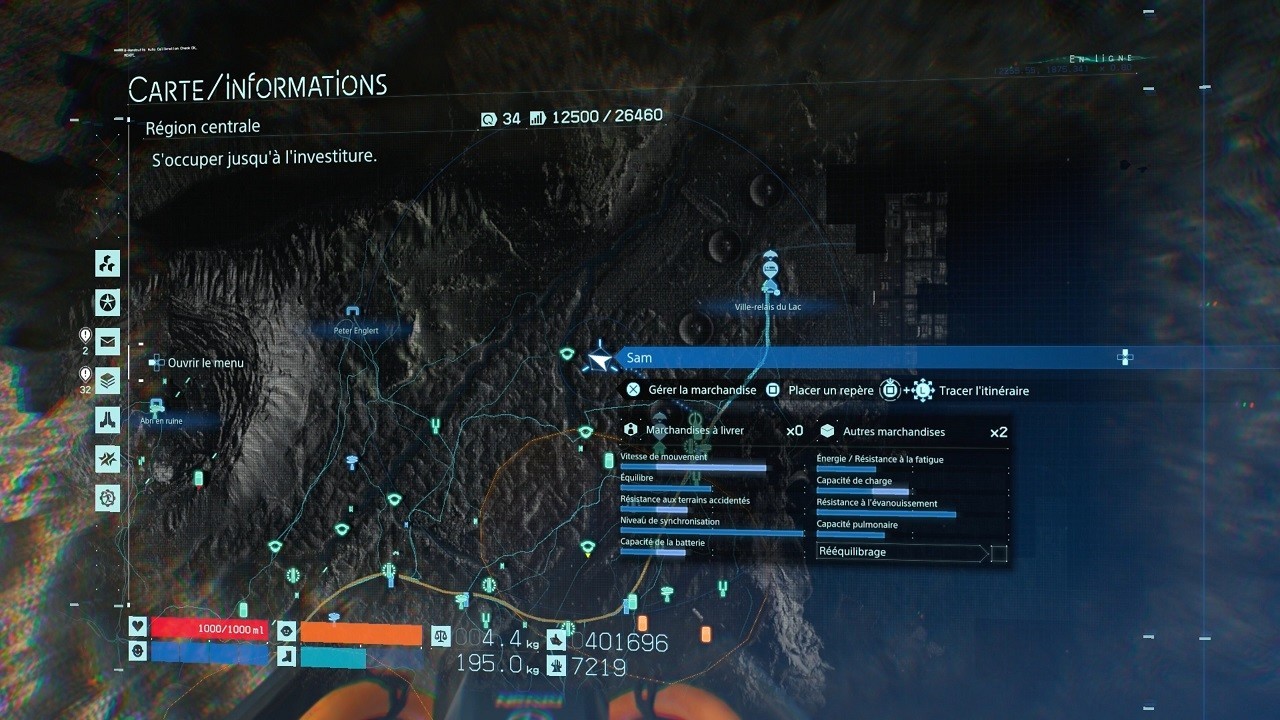The image size is (1280, 720).
Task: Select the footprints icon in left sidebar
Action: pos(107,419)
